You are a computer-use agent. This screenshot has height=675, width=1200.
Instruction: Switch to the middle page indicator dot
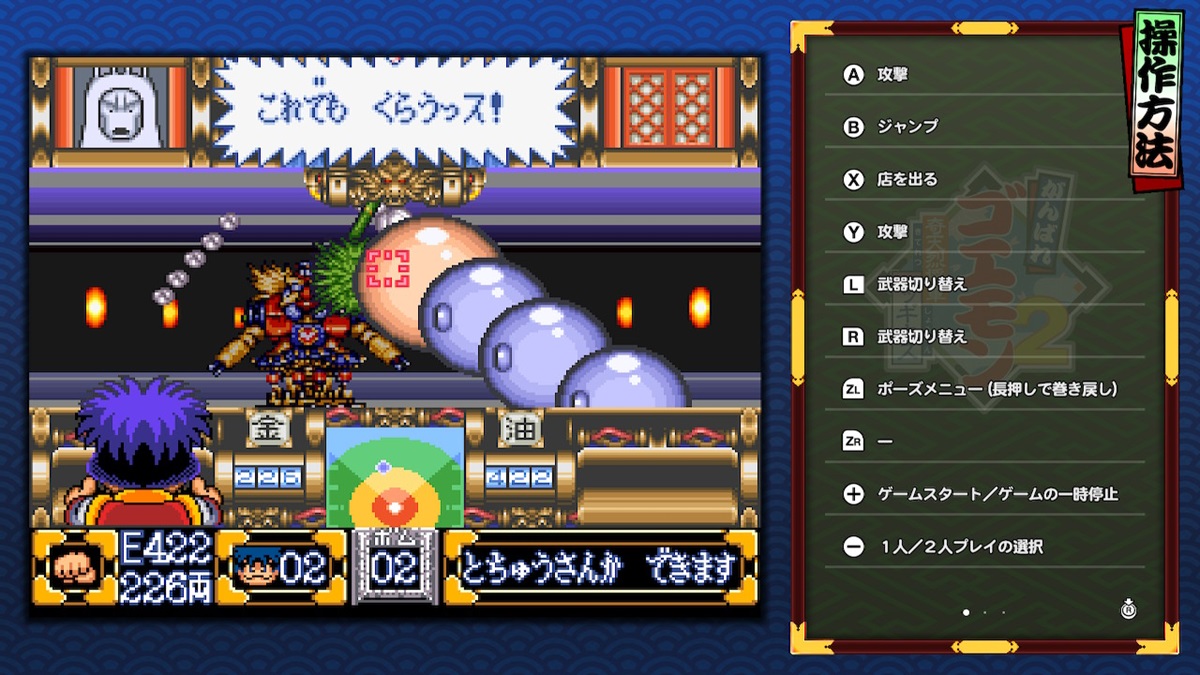click(x=984, y=611)
